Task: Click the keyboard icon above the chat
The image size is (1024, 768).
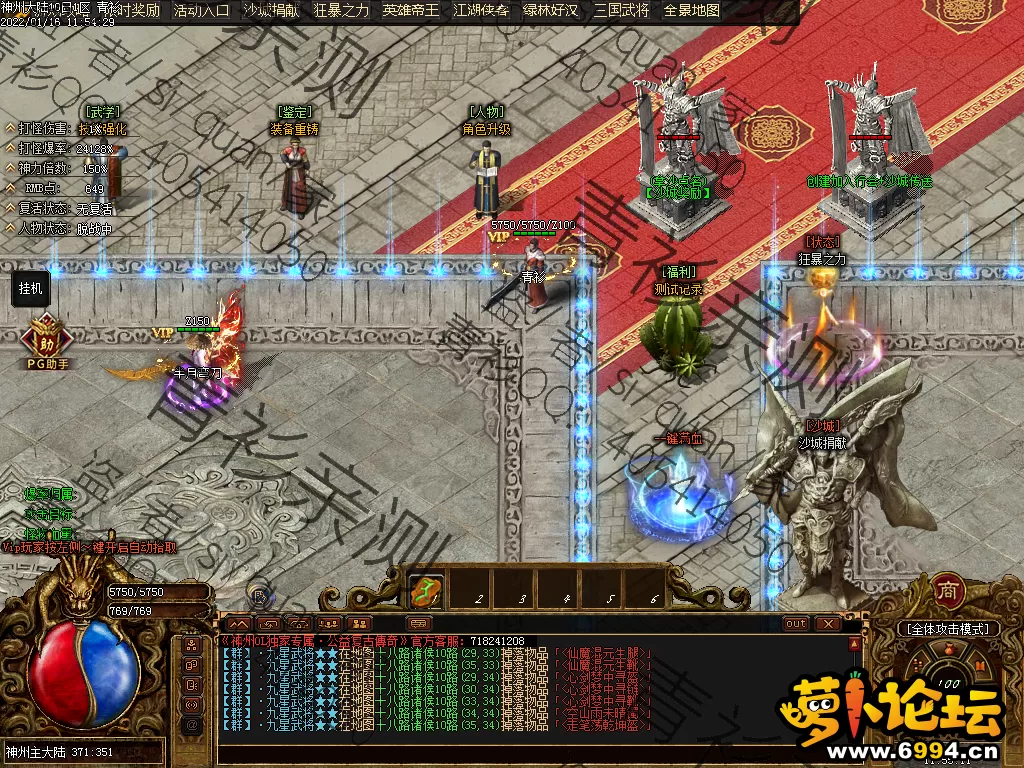Action: (420, 624)
